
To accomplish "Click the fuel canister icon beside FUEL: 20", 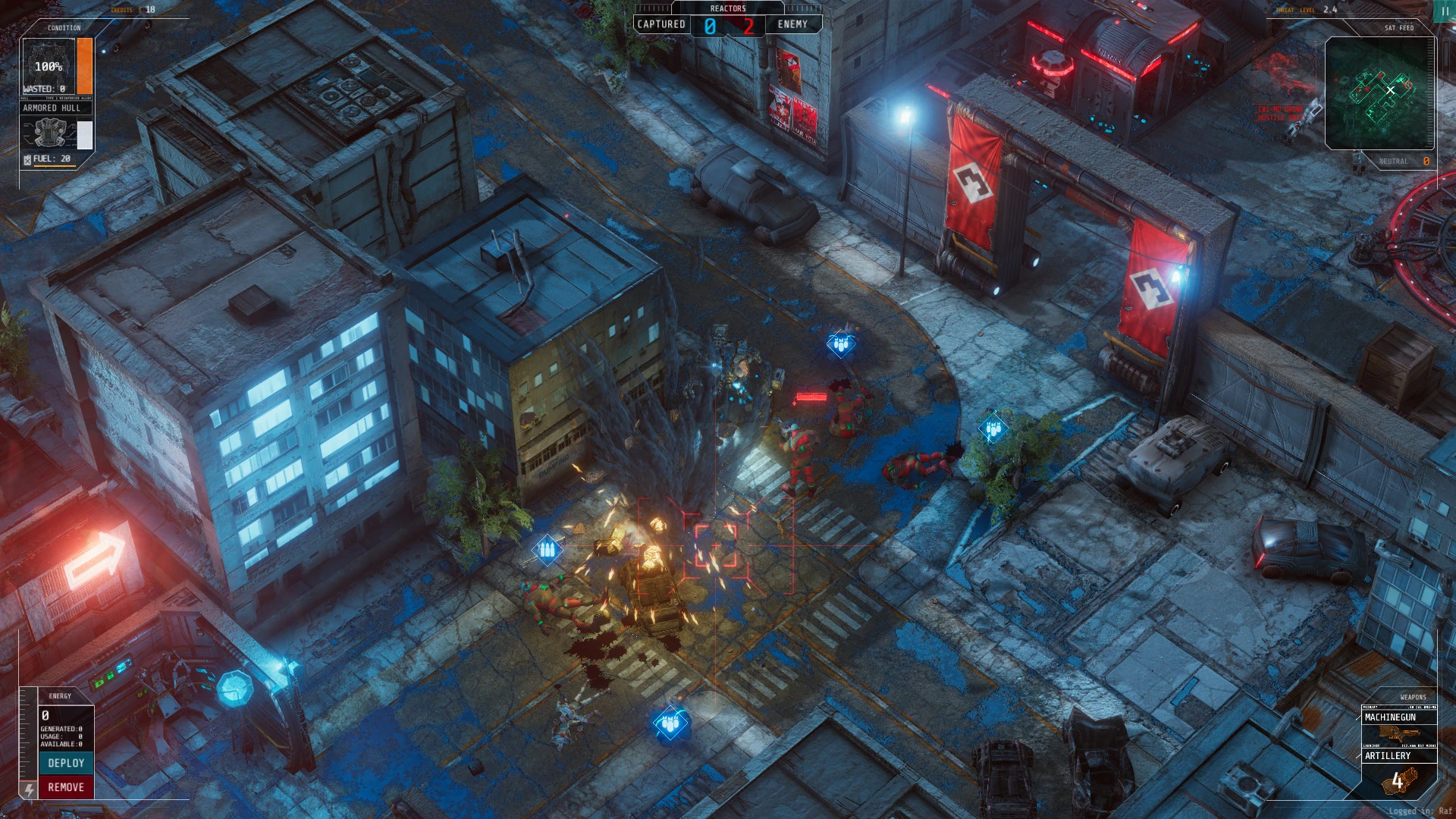I will [27, 160].
